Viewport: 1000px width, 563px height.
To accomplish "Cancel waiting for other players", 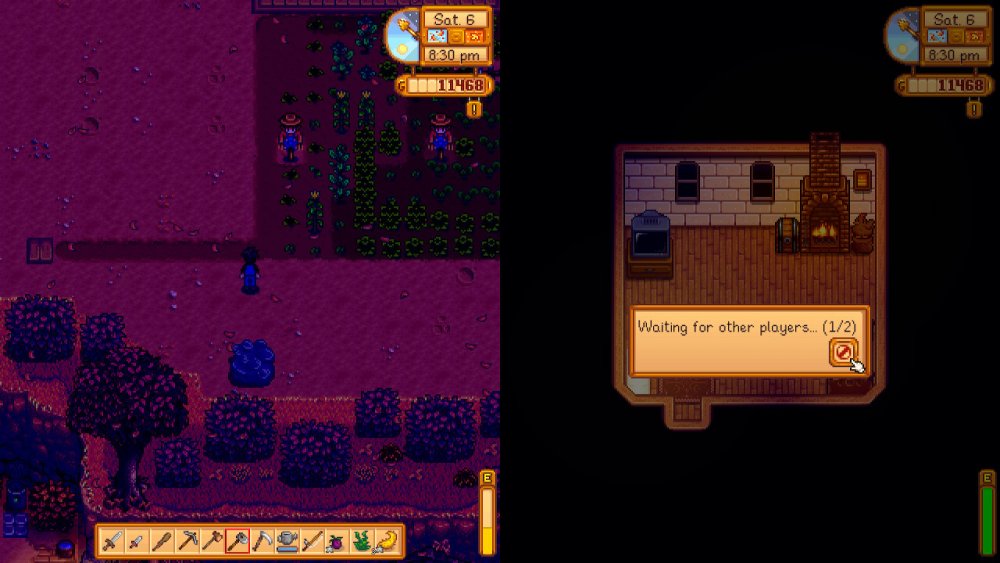I will click(843, 351).
